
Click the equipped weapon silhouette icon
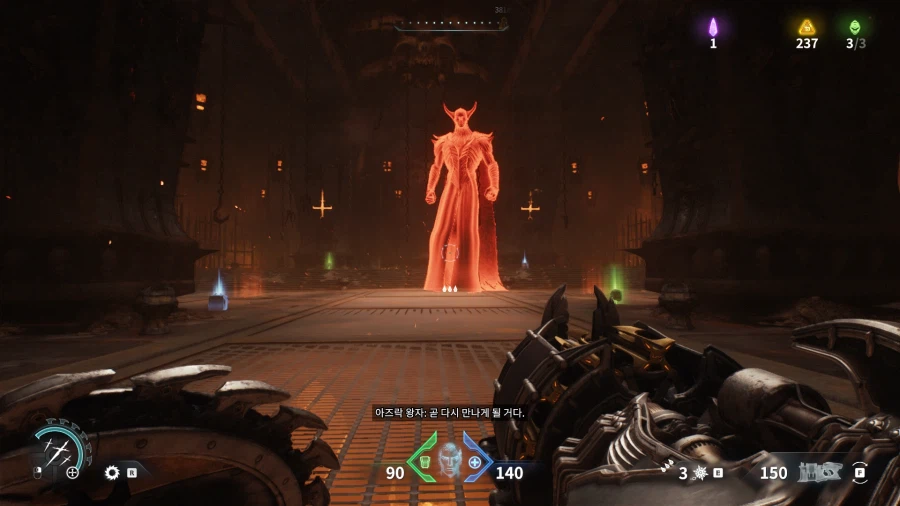click(x=820, y=472)
